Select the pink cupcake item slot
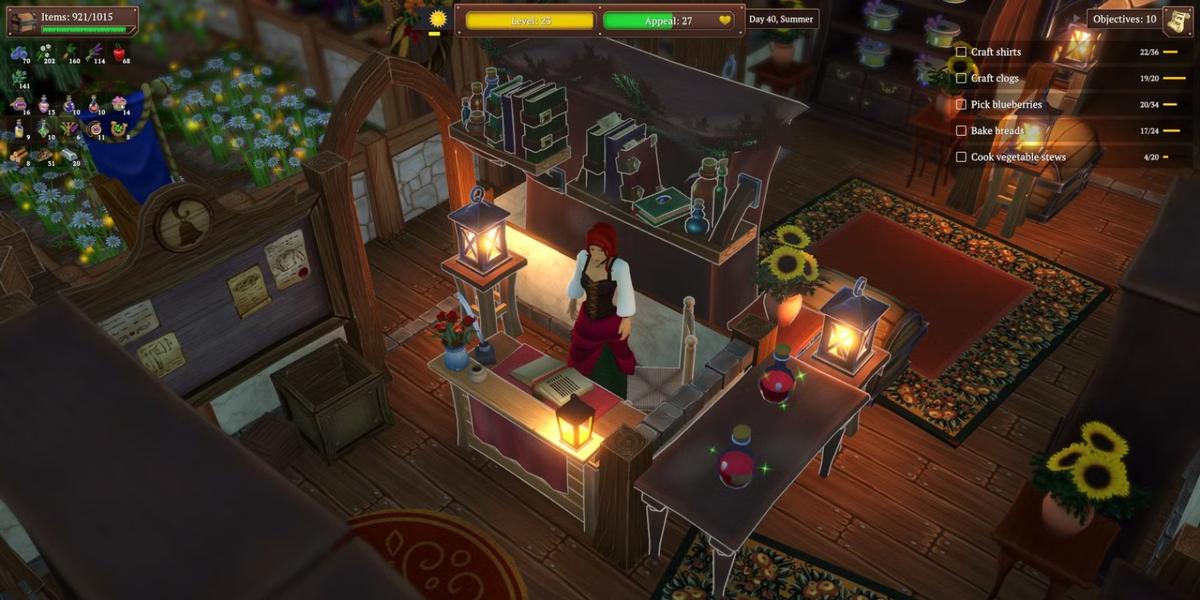 [x=119, y=103]
